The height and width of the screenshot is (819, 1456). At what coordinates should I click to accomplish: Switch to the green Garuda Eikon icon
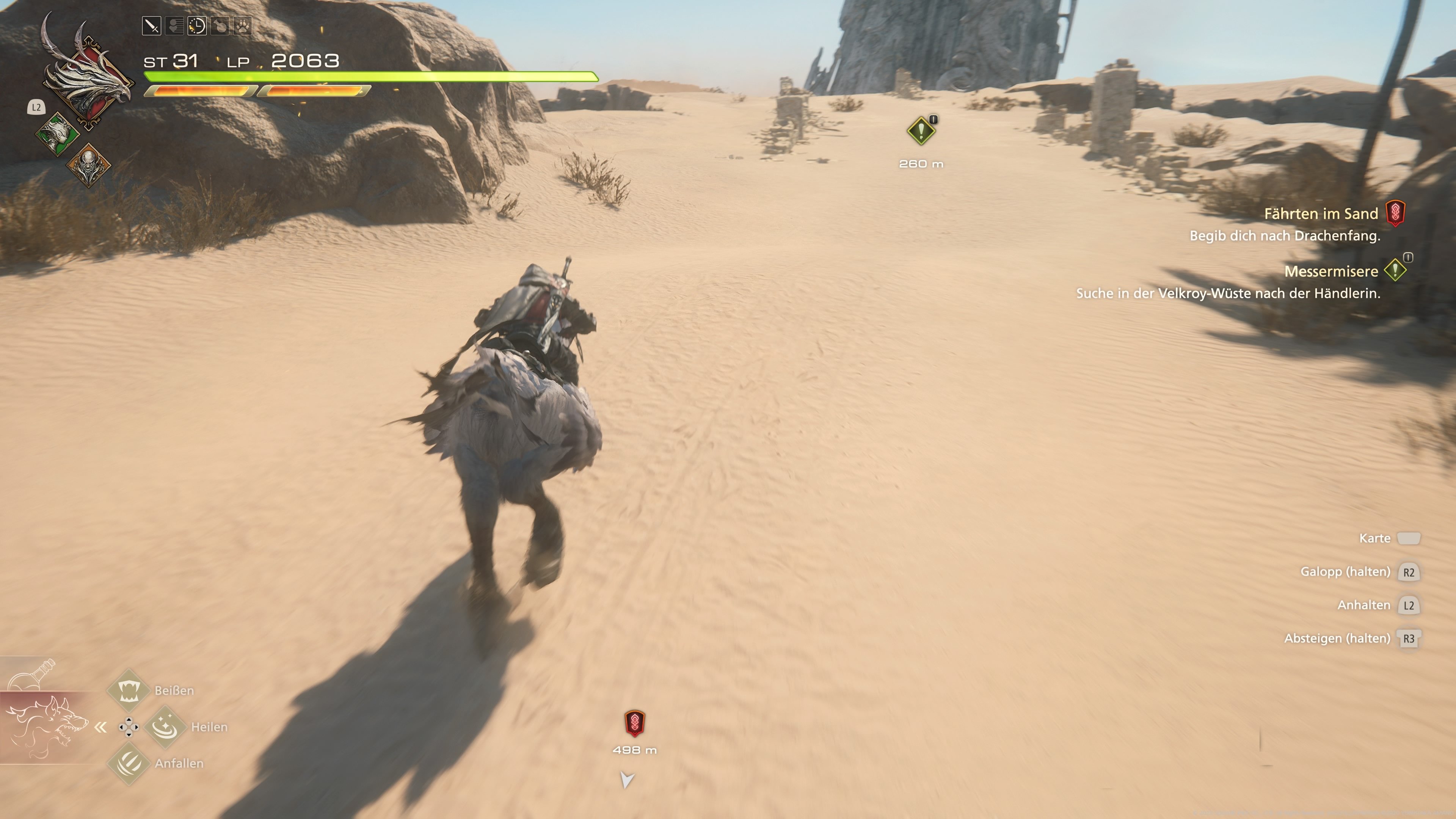58,133
